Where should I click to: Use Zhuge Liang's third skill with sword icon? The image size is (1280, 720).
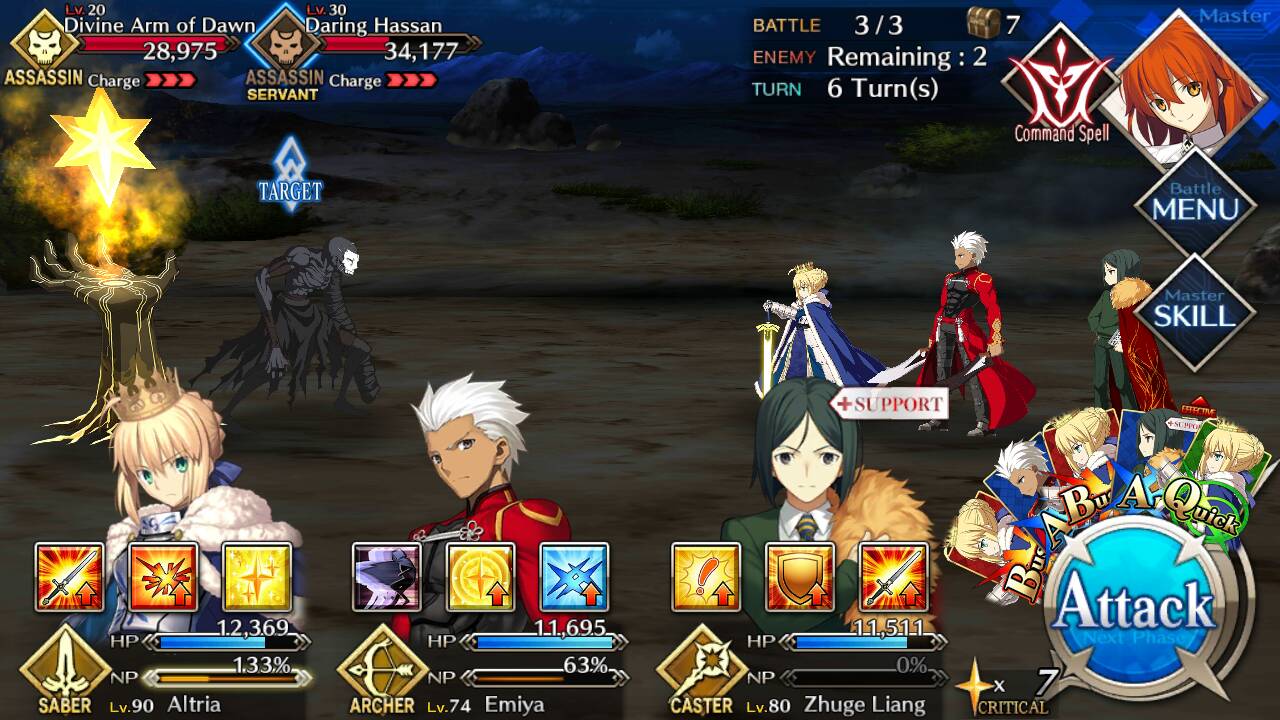point(893,577)
